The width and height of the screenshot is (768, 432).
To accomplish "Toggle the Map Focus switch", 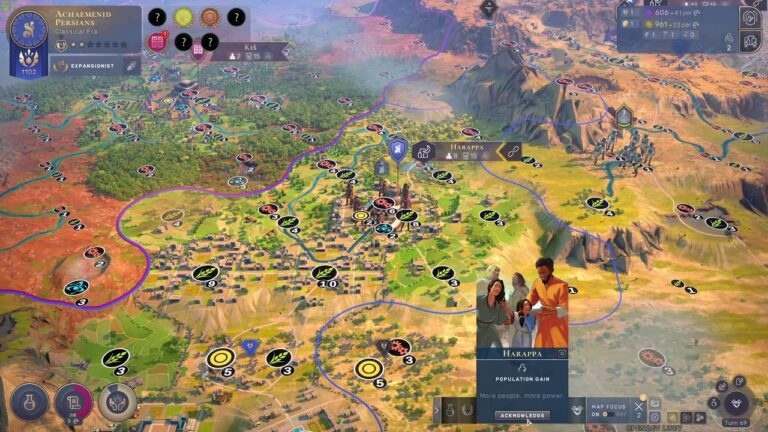I will click(x=606, y=414).
